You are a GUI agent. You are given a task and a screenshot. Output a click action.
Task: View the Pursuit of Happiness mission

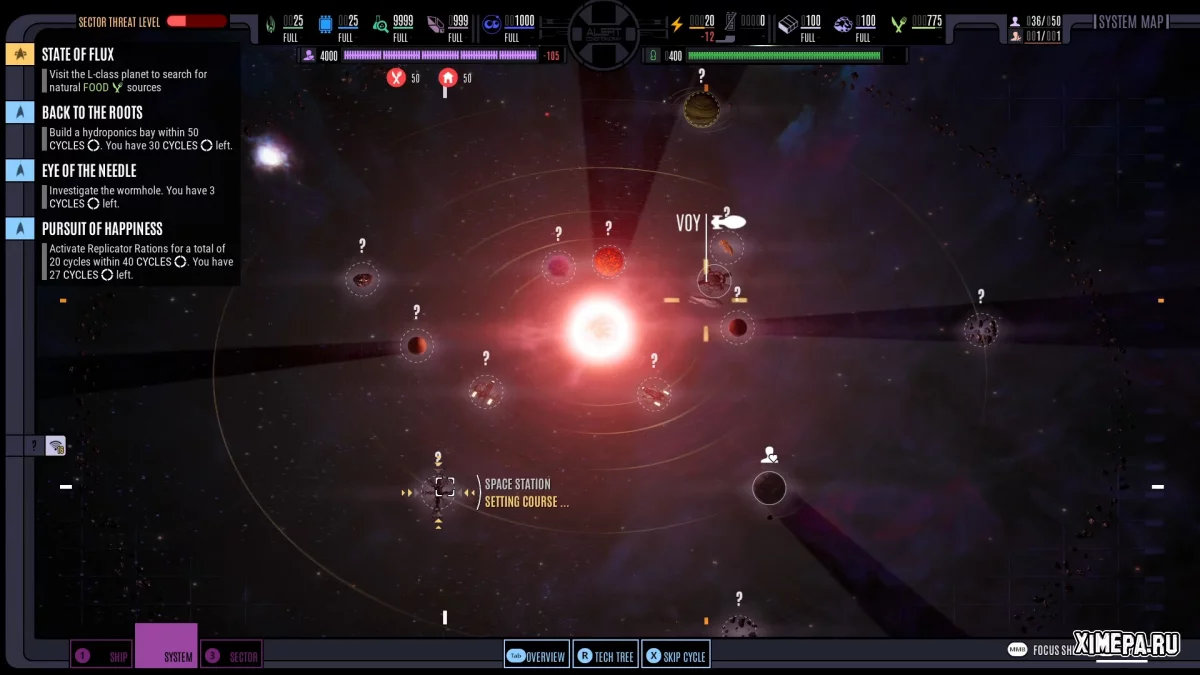pyautogui.click(x=102, y=229)
